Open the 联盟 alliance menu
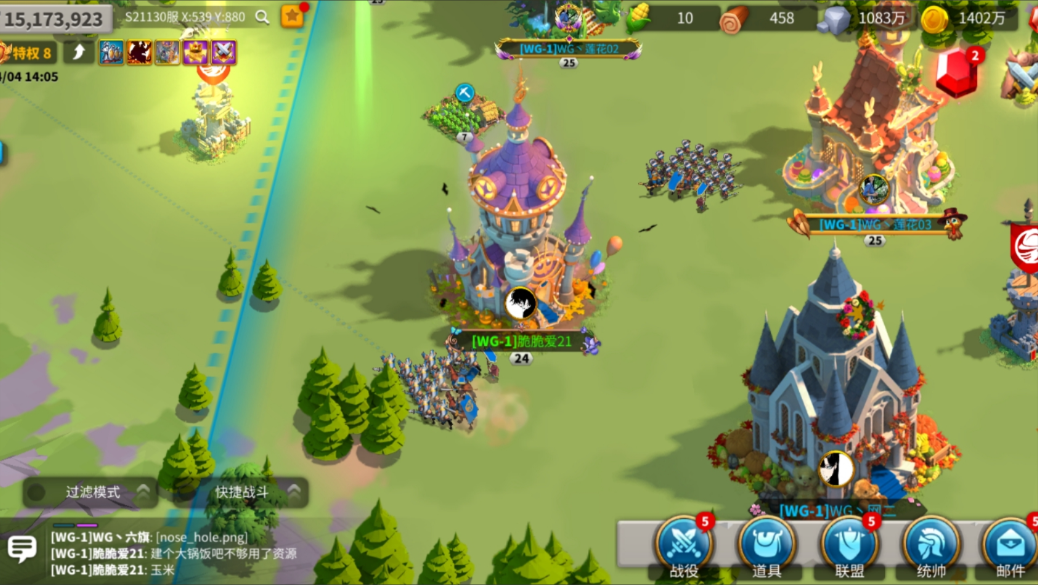 tap(850, 546)
